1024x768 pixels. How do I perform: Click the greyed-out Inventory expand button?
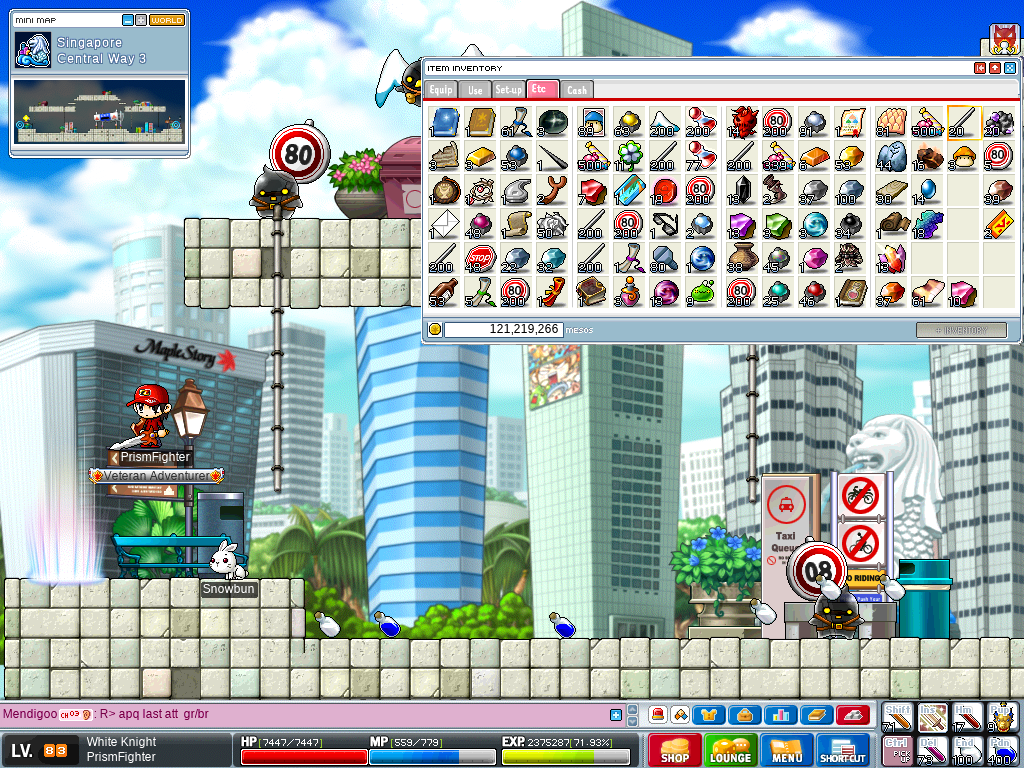(961, 329)
